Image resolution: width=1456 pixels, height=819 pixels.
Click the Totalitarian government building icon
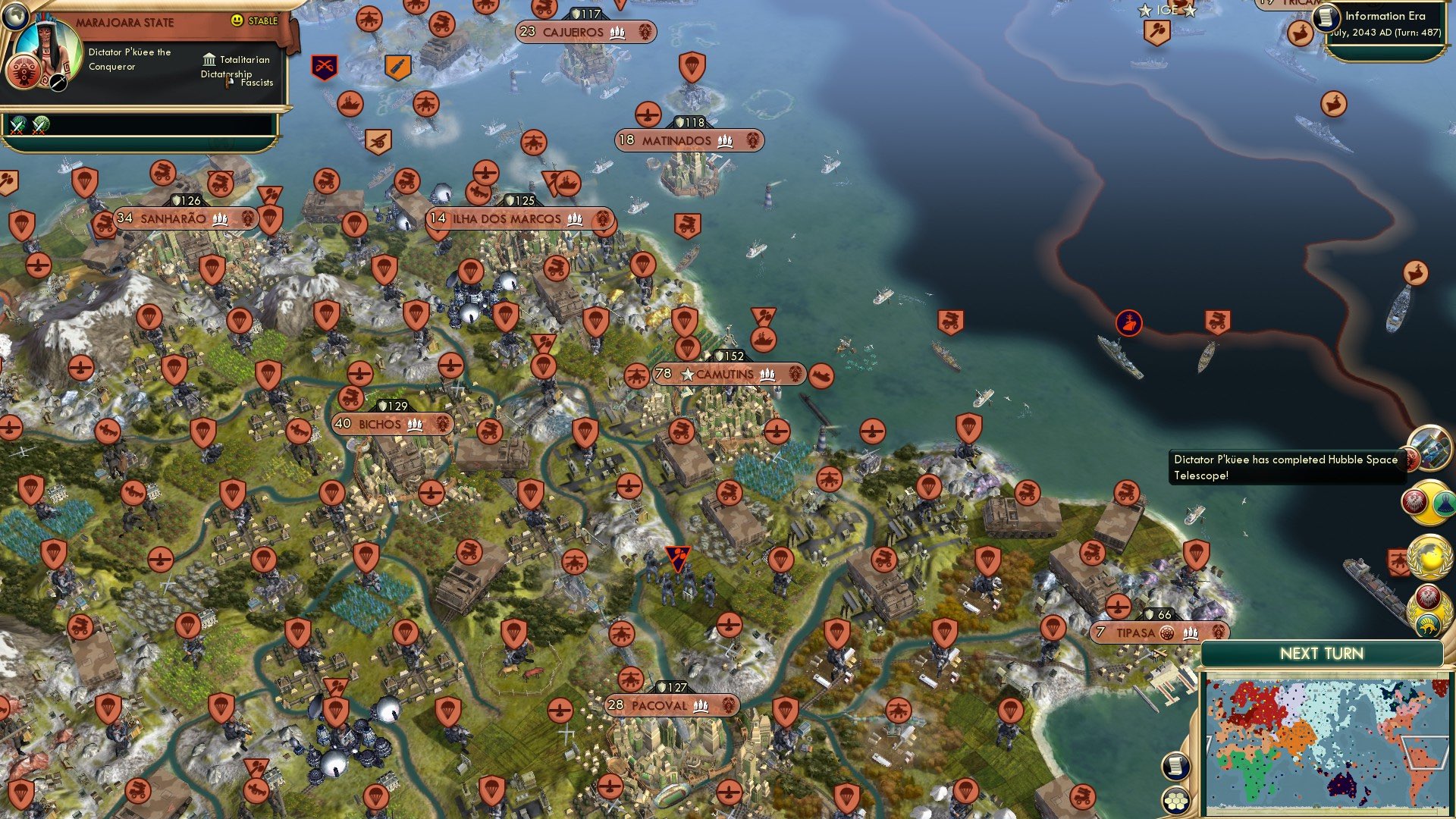tap(209, 59)
